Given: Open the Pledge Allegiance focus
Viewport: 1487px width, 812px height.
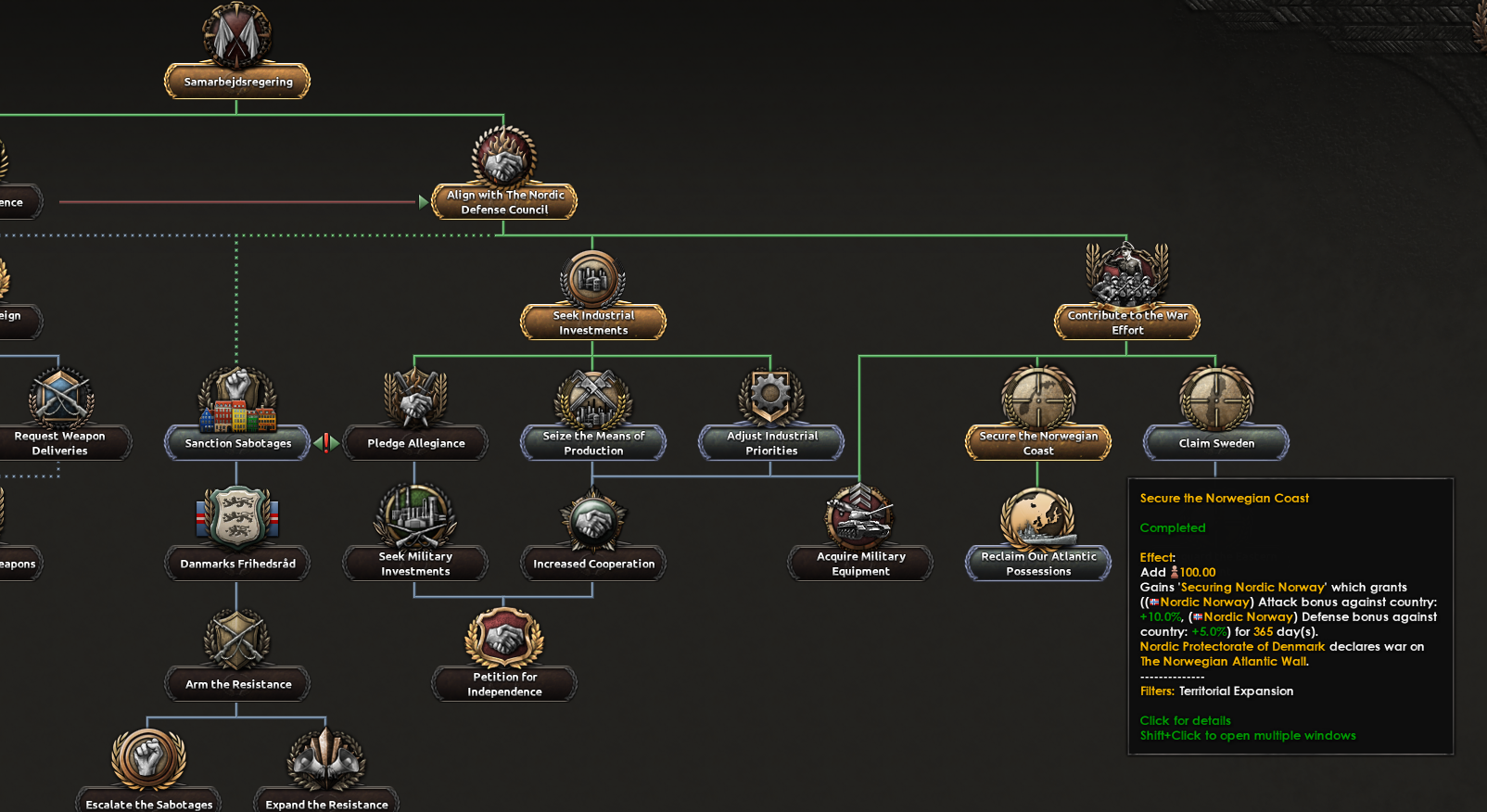Looking at the screenshot, I should point(415,443).
